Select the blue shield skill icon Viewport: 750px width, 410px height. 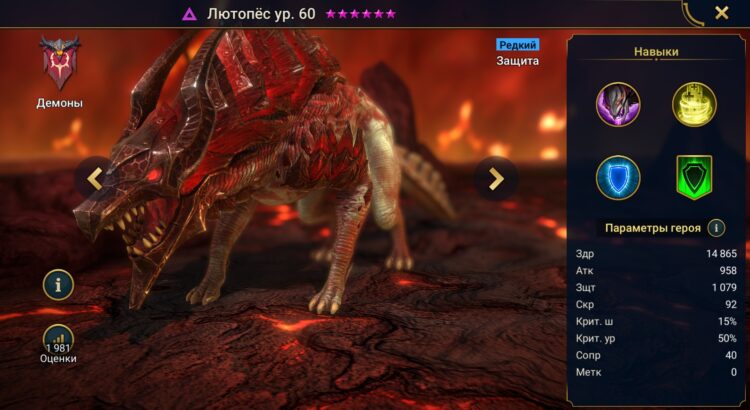click(618, 178)
